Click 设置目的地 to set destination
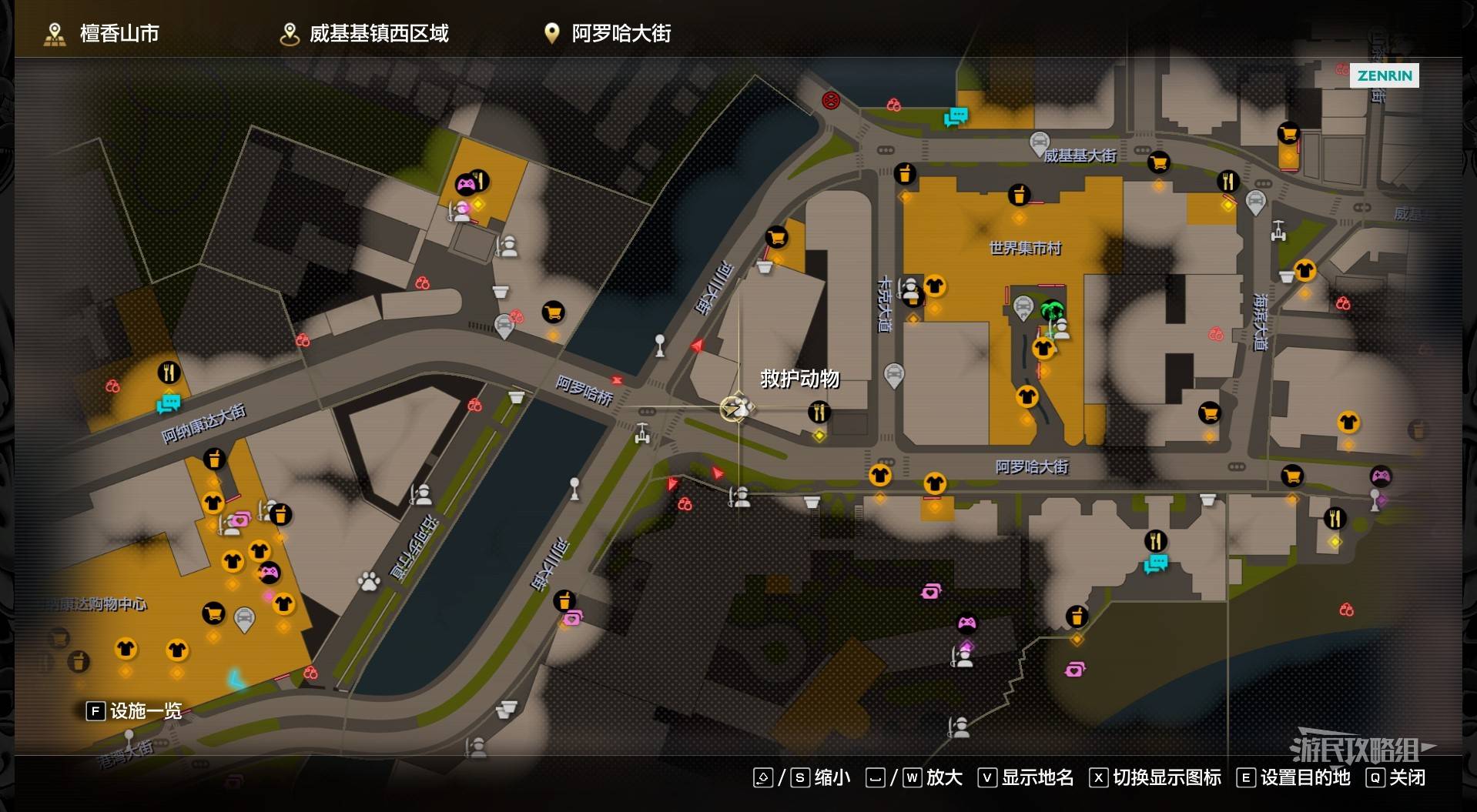Image resolution: width=1477 pixels, height=812 pixels. pyautogui.click(x=1294, y=777)
